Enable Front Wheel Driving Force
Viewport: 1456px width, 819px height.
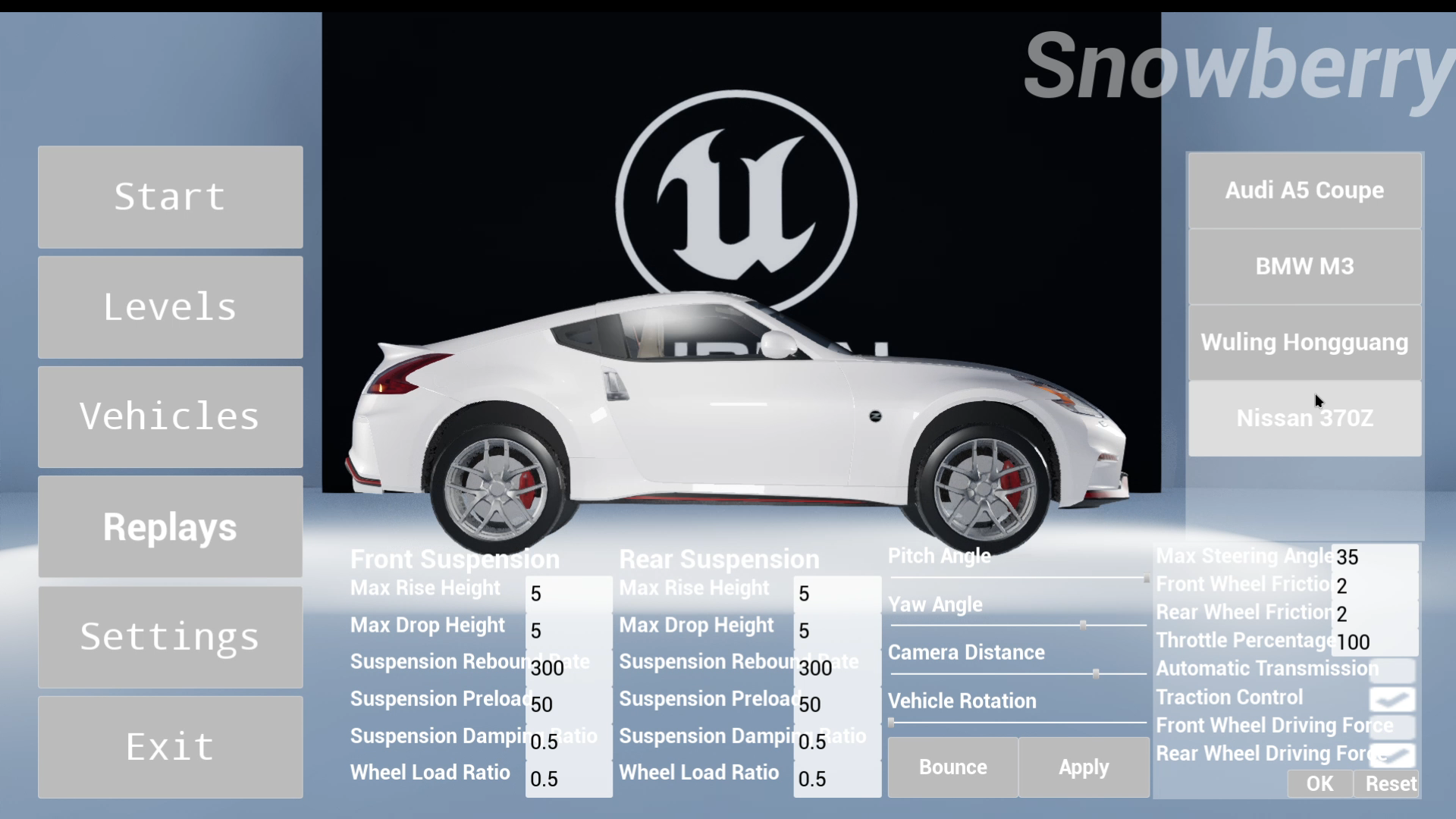1394,727
